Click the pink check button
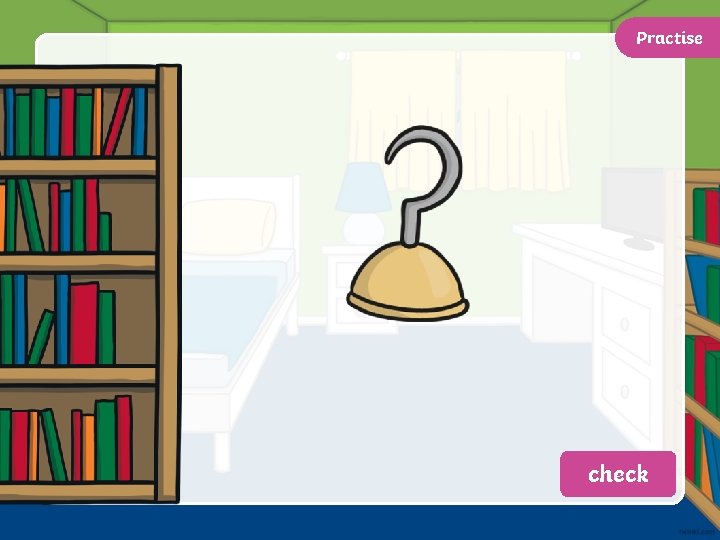Viewport: 720px width, 540px height. [x=617, y=474]
